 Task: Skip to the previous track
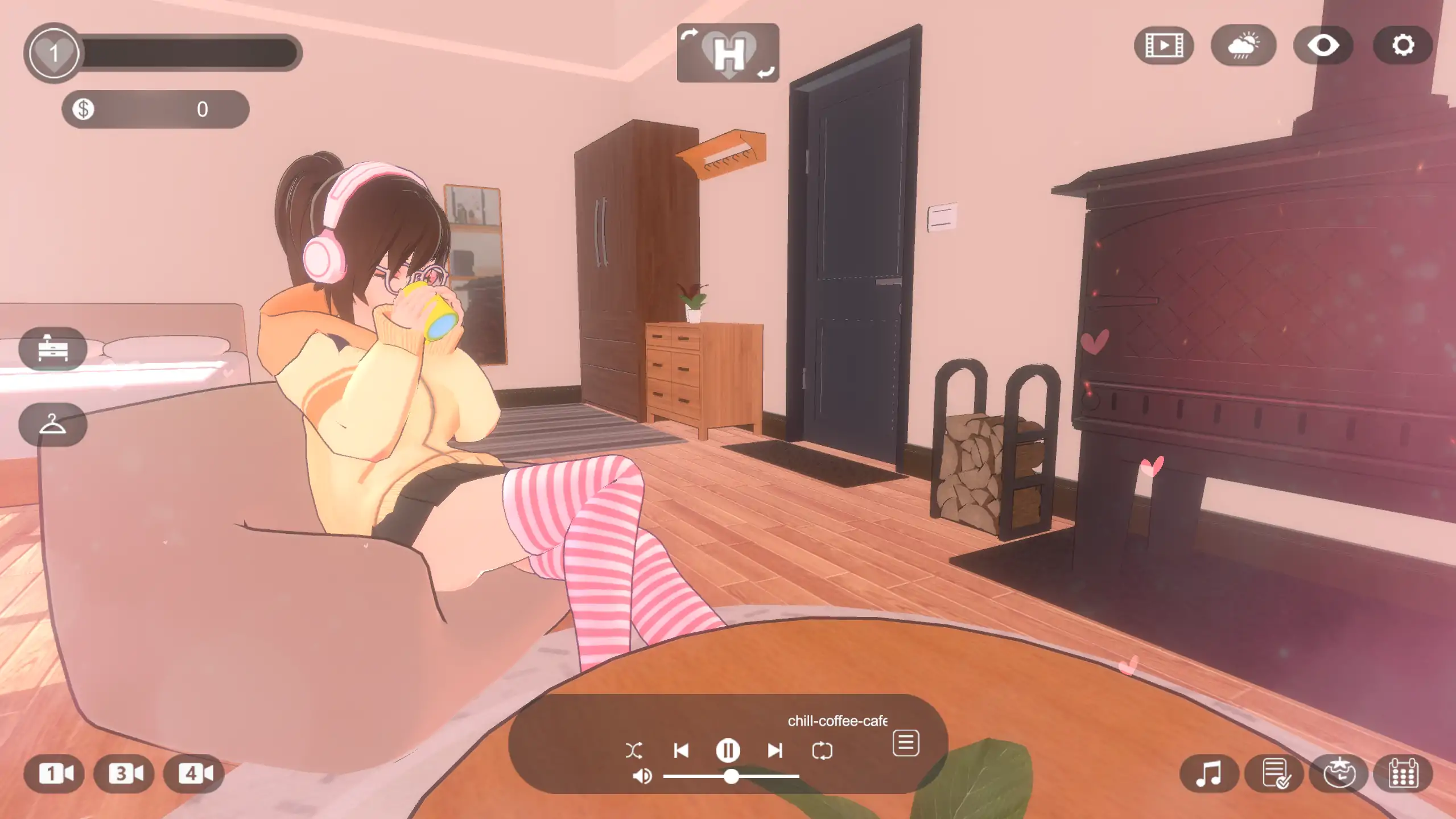tap(681, 750)
